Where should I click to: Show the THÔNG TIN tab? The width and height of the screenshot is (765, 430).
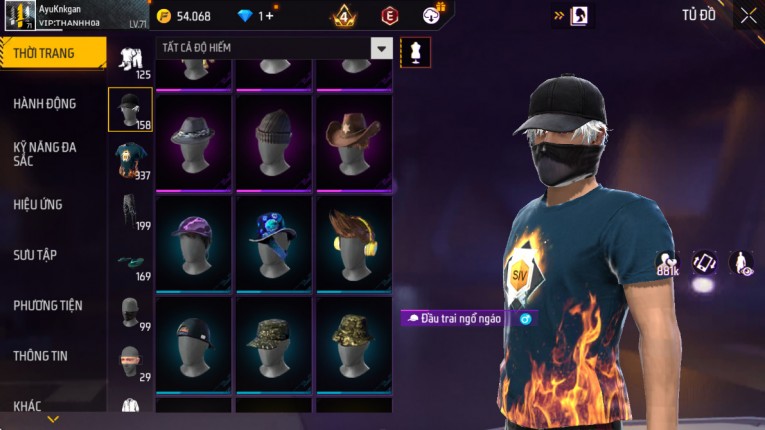(41, 355)
